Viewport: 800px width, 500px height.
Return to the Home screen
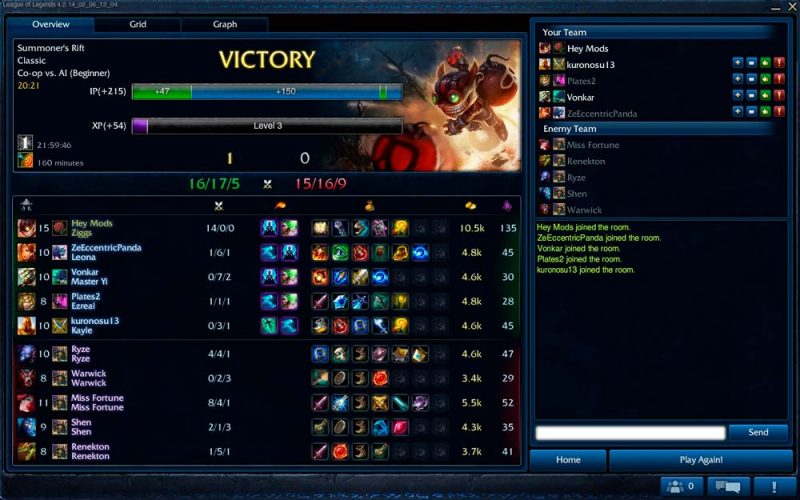568,460
